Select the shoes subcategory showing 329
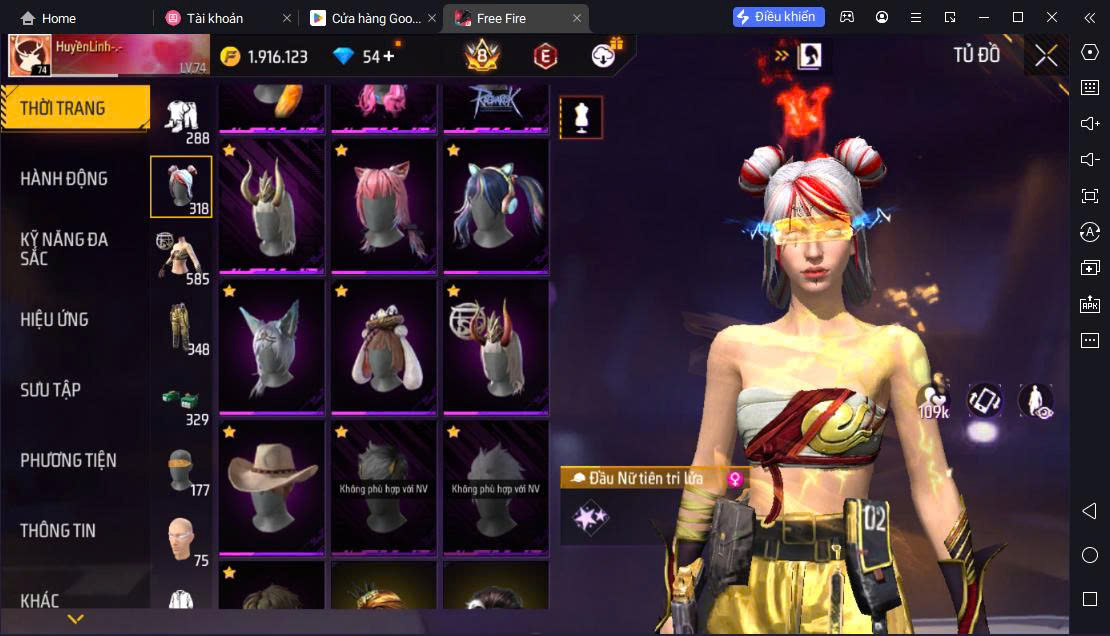Viewport: 1110px width, 636px height. click(x=181, y=398)
